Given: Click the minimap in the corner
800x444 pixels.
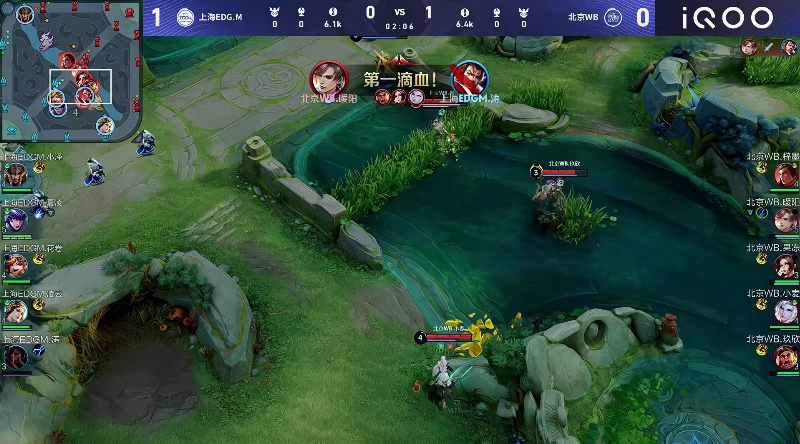Looking at the screenshot, I should pos(70,70).
